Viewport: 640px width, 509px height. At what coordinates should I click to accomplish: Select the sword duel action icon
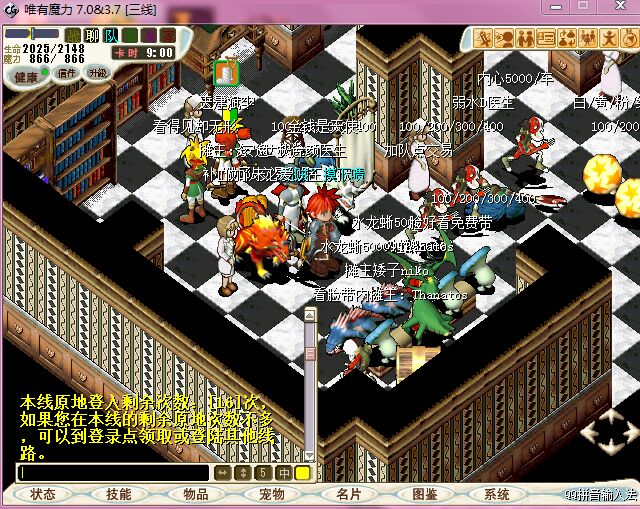coord(484,38)
